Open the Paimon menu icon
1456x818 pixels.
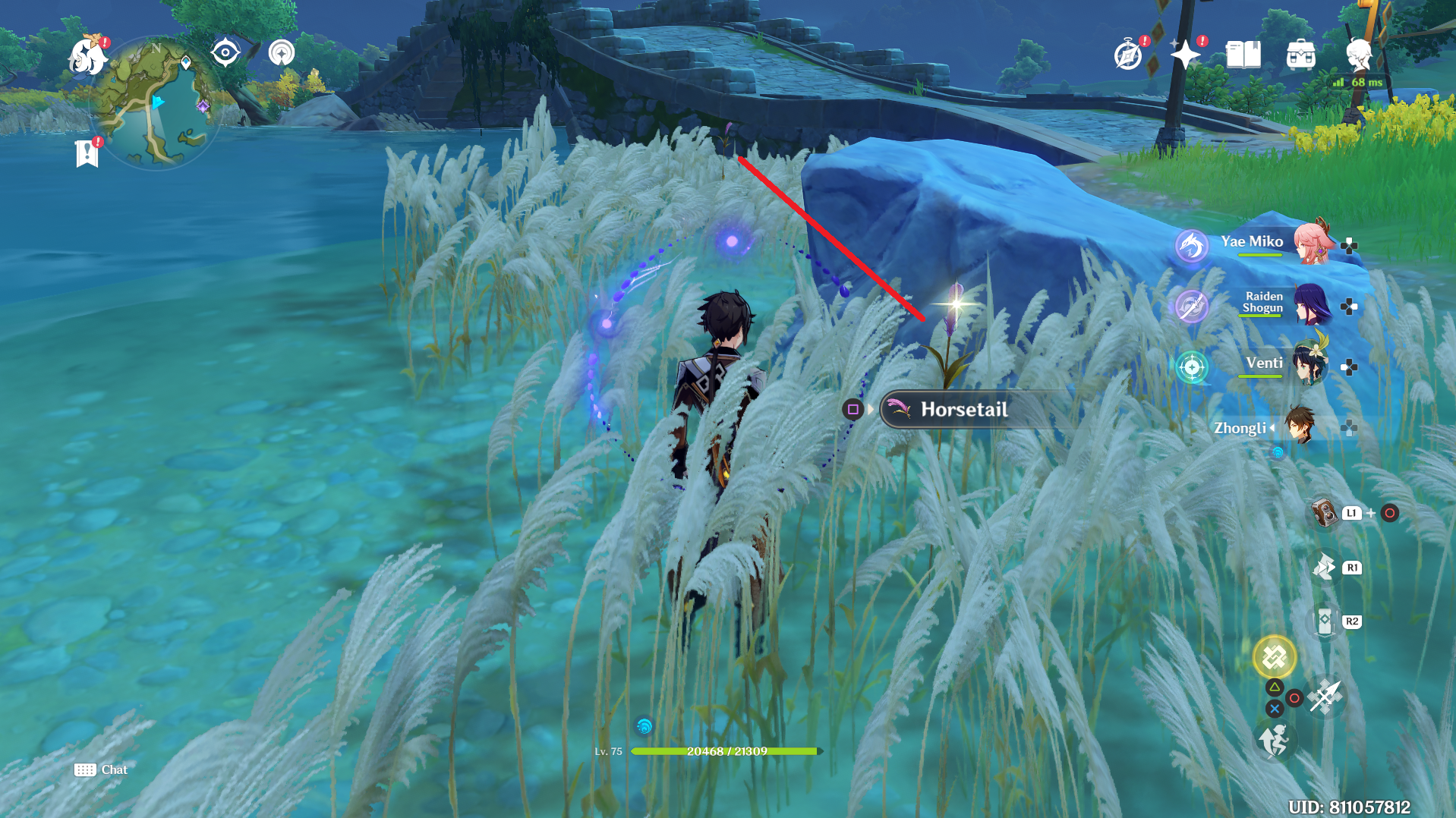pyautogui.click(x=86, y=57)
